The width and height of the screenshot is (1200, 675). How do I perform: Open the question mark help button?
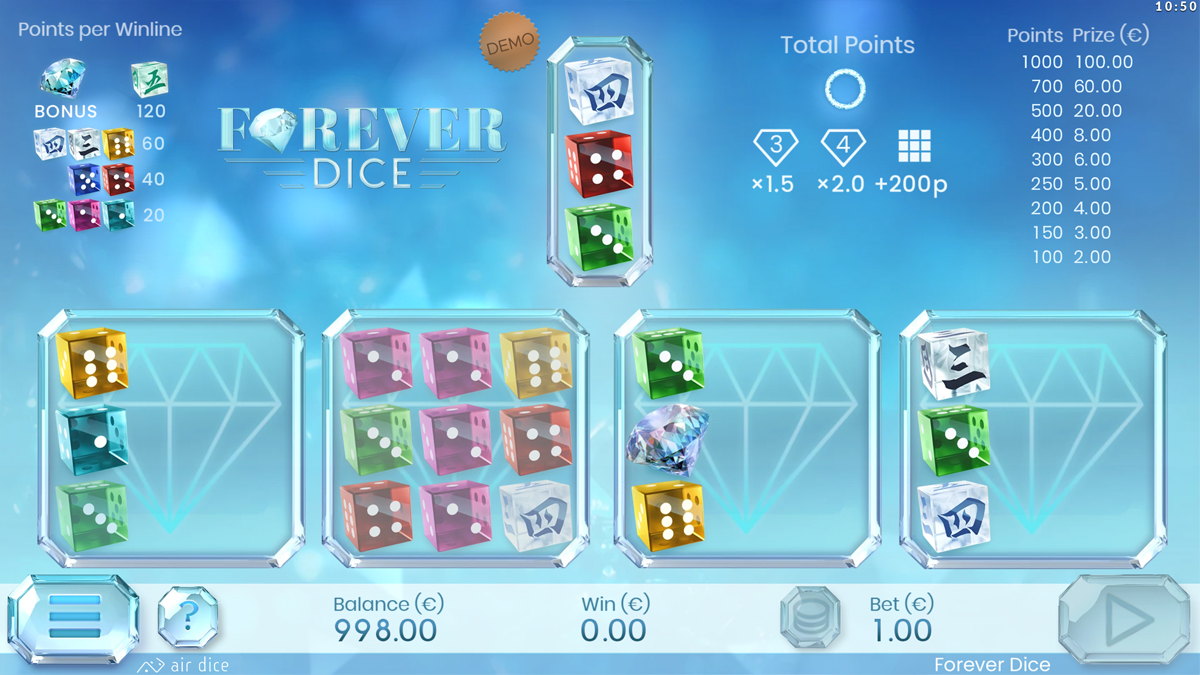188,616
